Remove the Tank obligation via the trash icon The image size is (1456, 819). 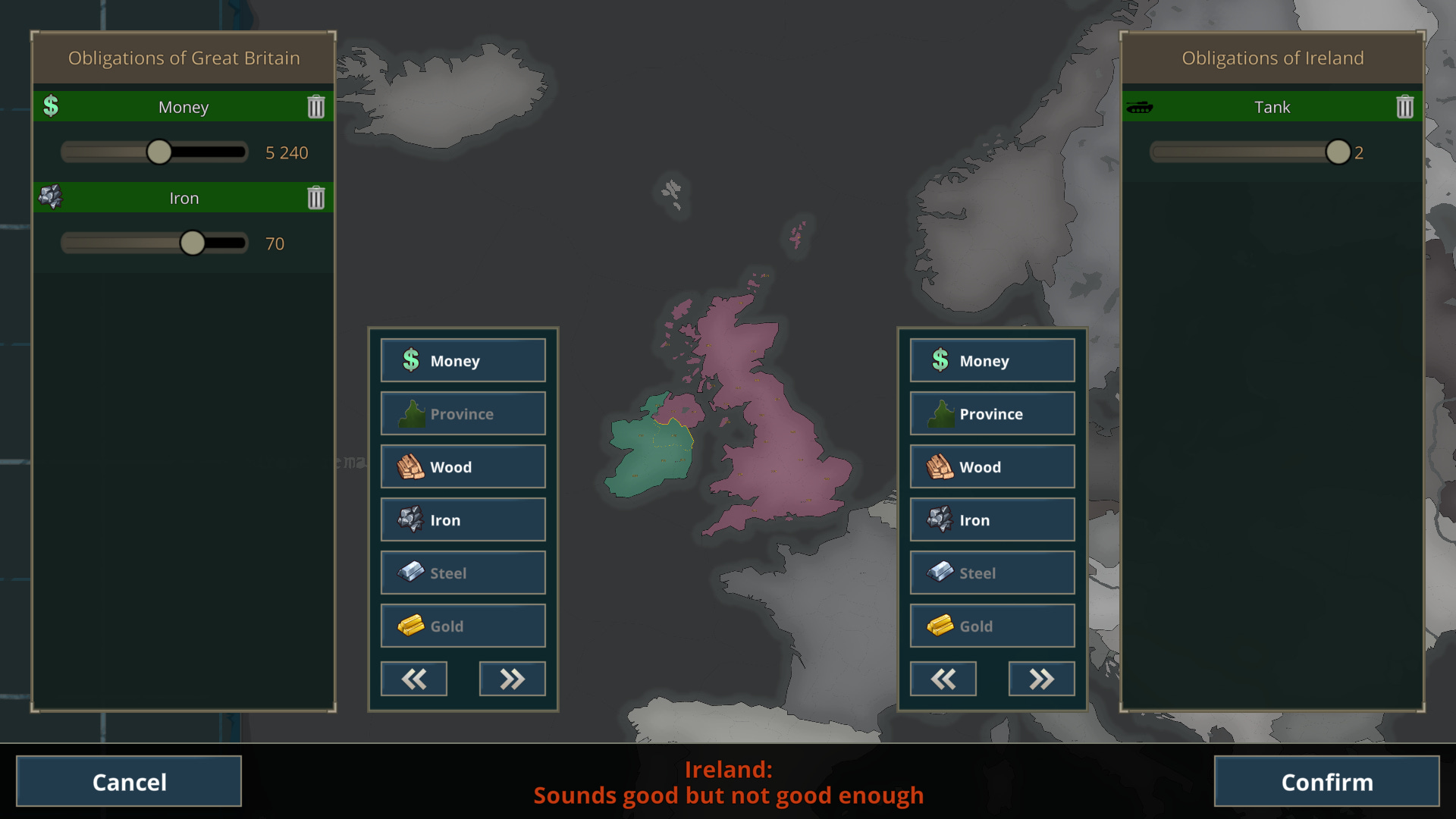point(1404,106)
